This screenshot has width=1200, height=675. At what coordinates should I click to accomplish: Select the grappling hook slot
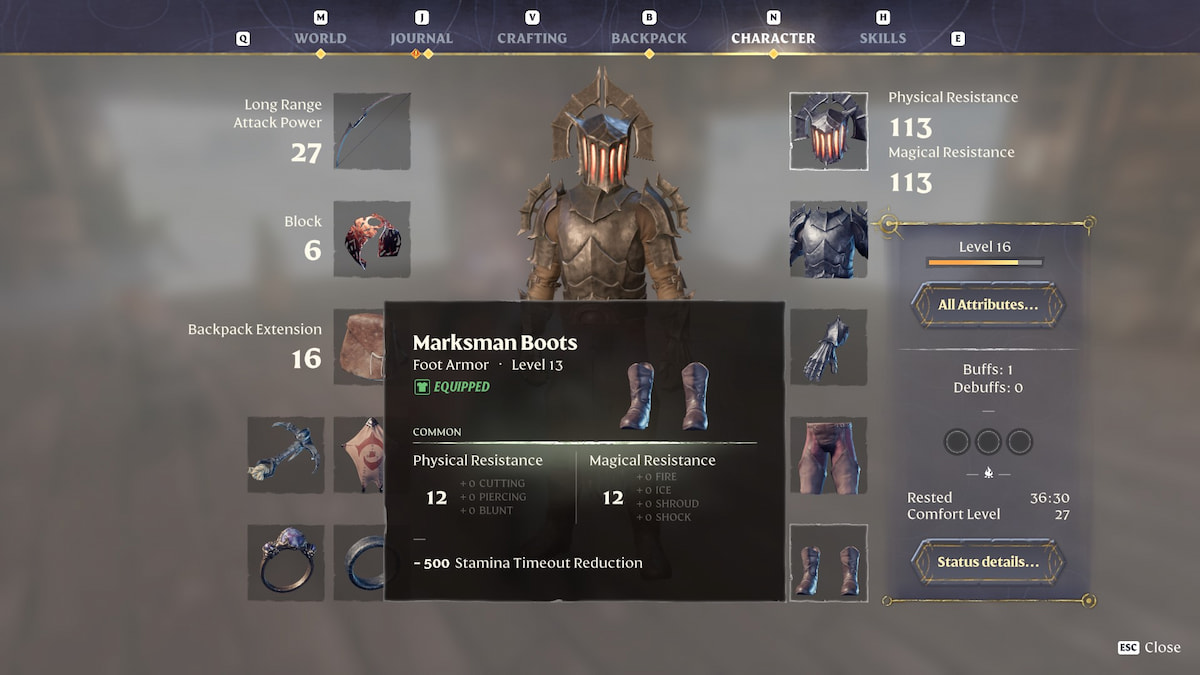286,455
